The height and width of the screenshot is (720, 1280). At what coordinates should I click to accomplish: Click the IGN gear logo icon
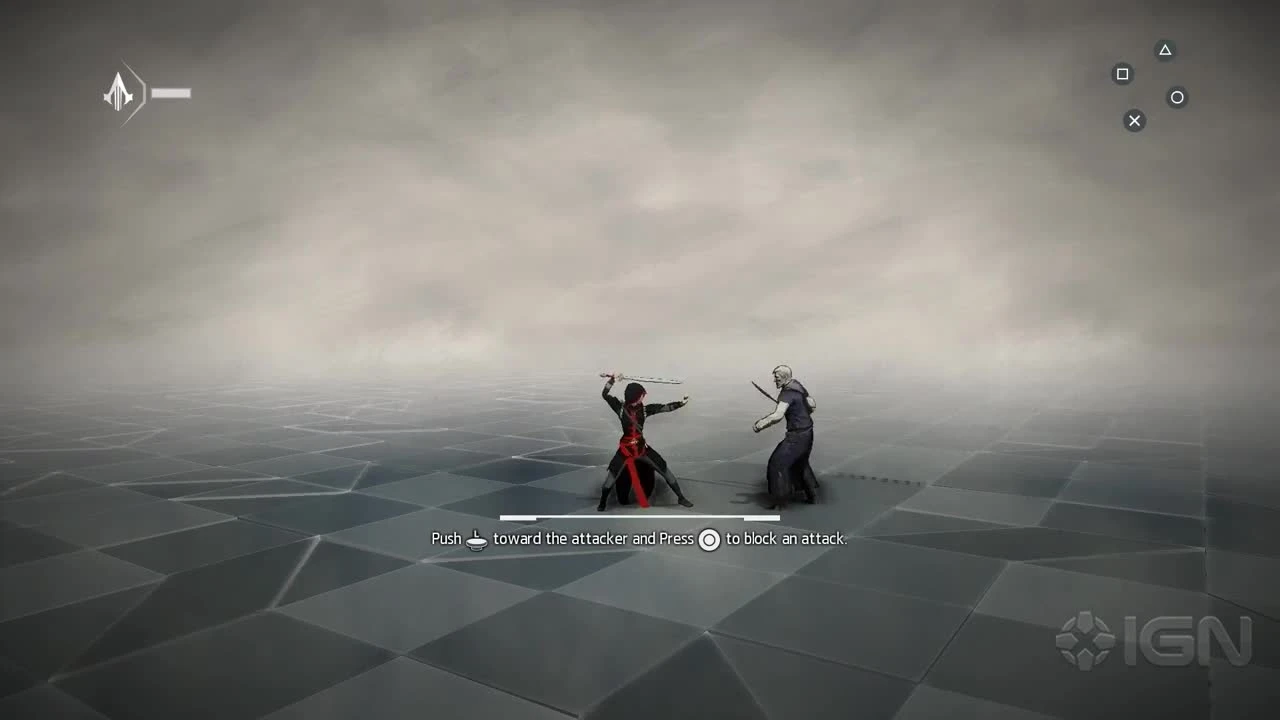pyautogui.click(x=1088, y=638)
